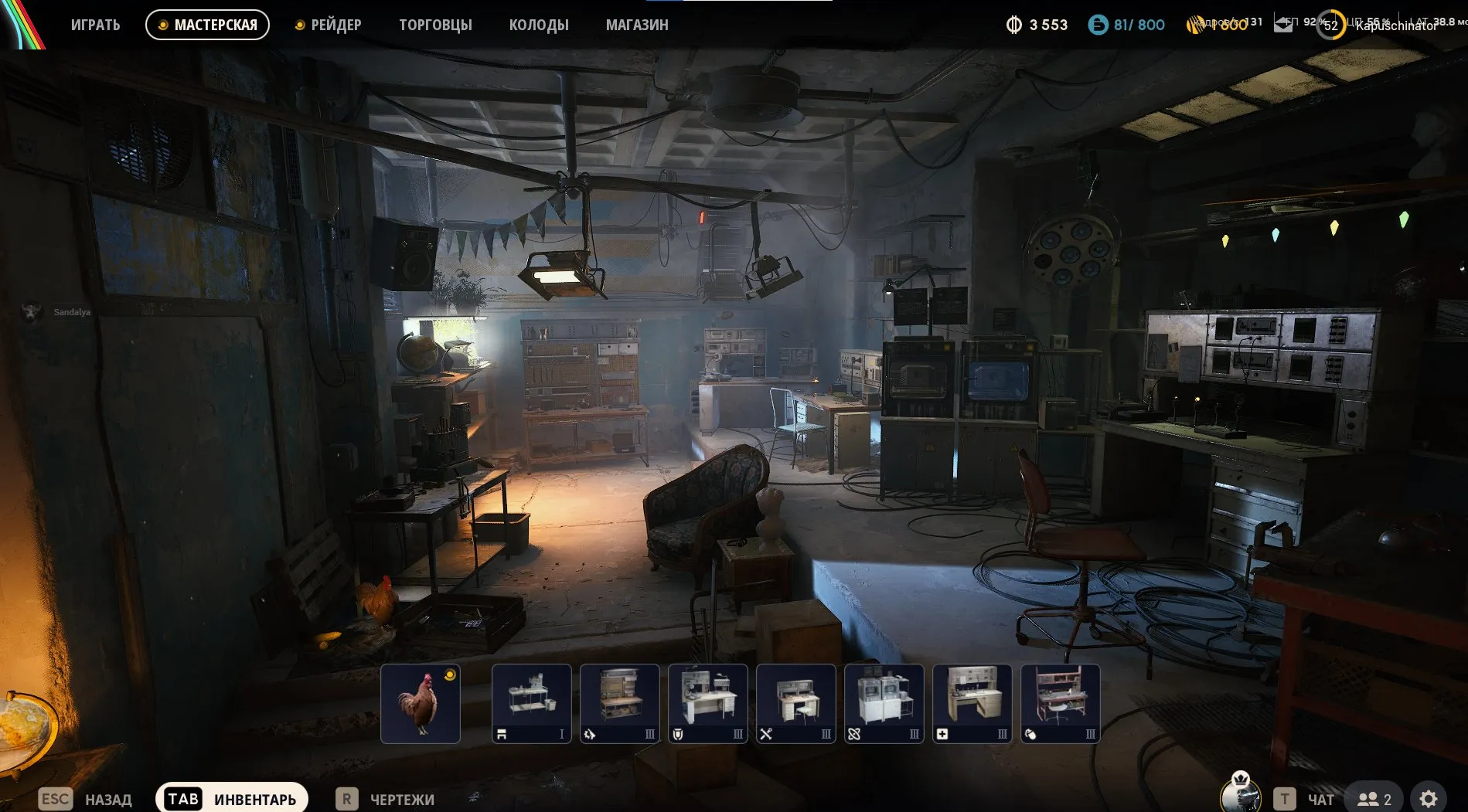Open the level I workbench station
The height and width of the screenshot is (812, 1468).
532,703
